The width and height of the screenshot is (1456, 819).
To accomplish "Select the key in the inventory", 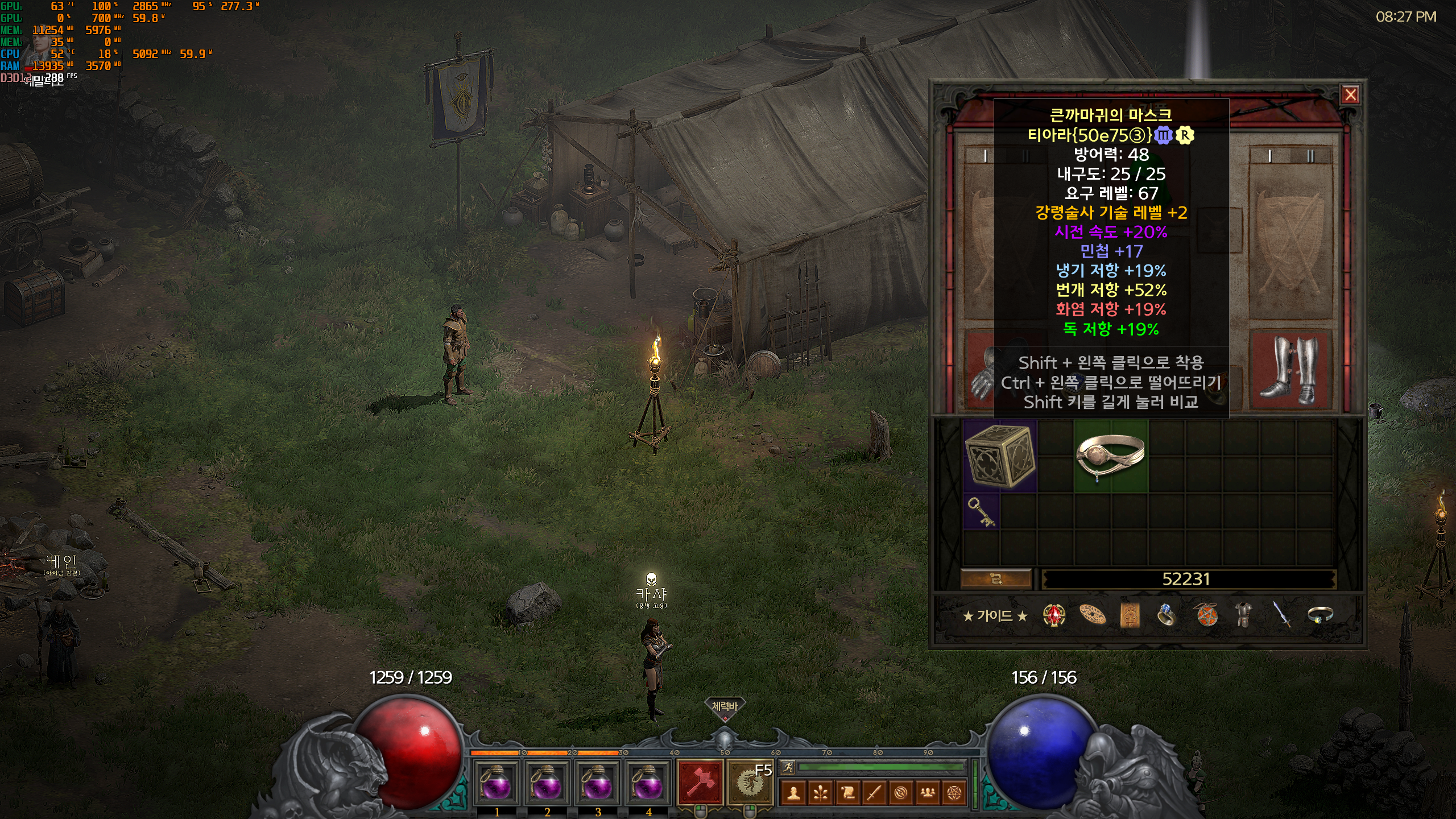I will coord(981,511).
